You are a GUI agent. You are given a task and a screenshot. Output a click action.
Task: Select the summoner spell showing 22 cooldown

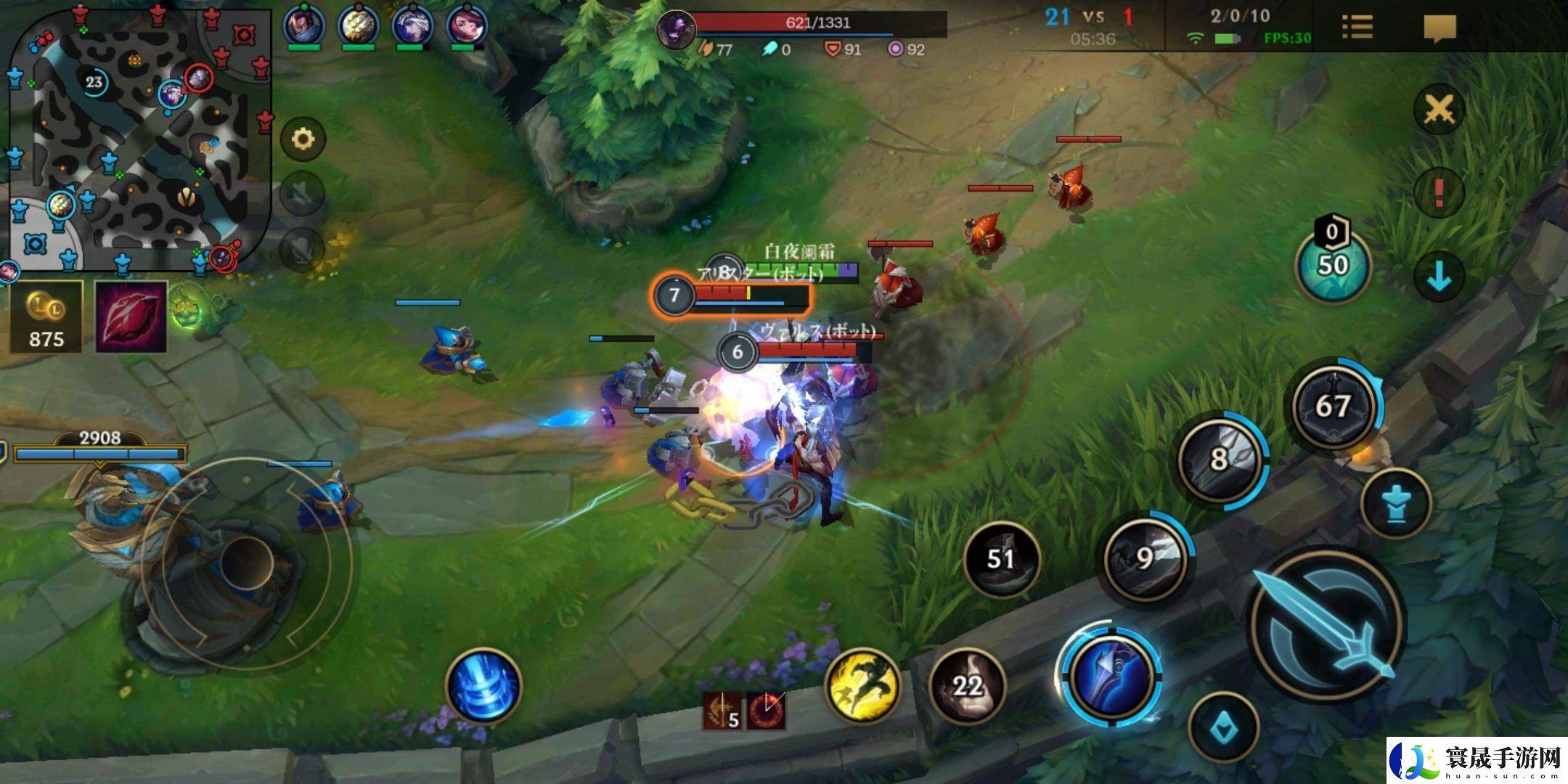[967, 686]
